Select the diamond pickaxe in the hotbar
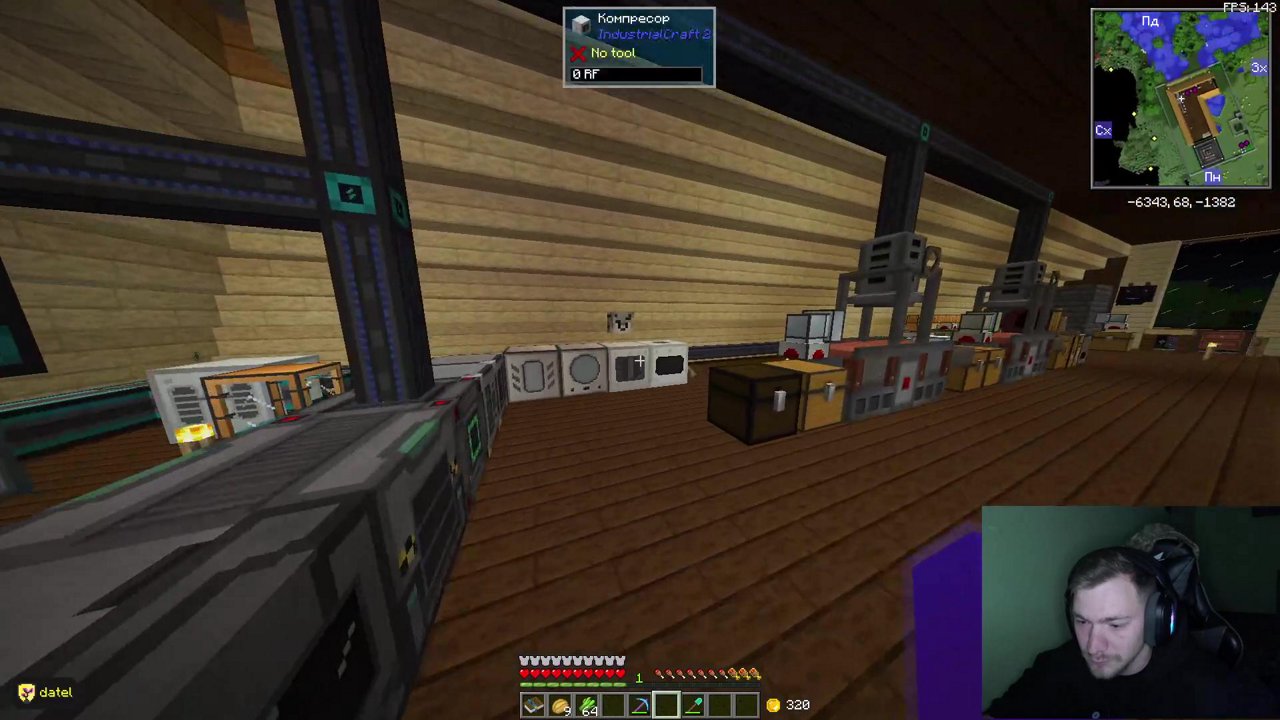 (x=640, y=703)
